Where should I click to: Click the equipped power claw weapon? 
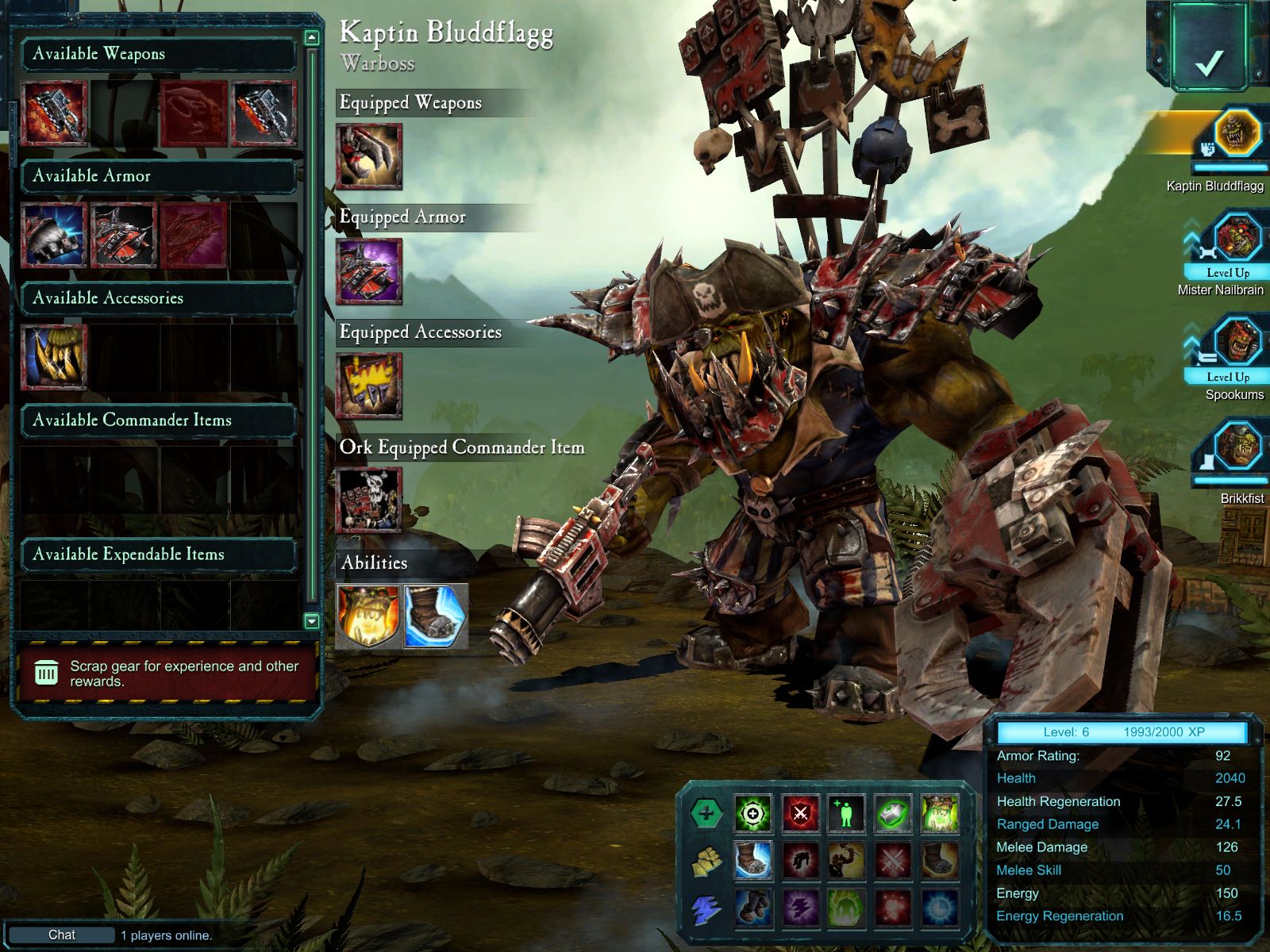369,156
